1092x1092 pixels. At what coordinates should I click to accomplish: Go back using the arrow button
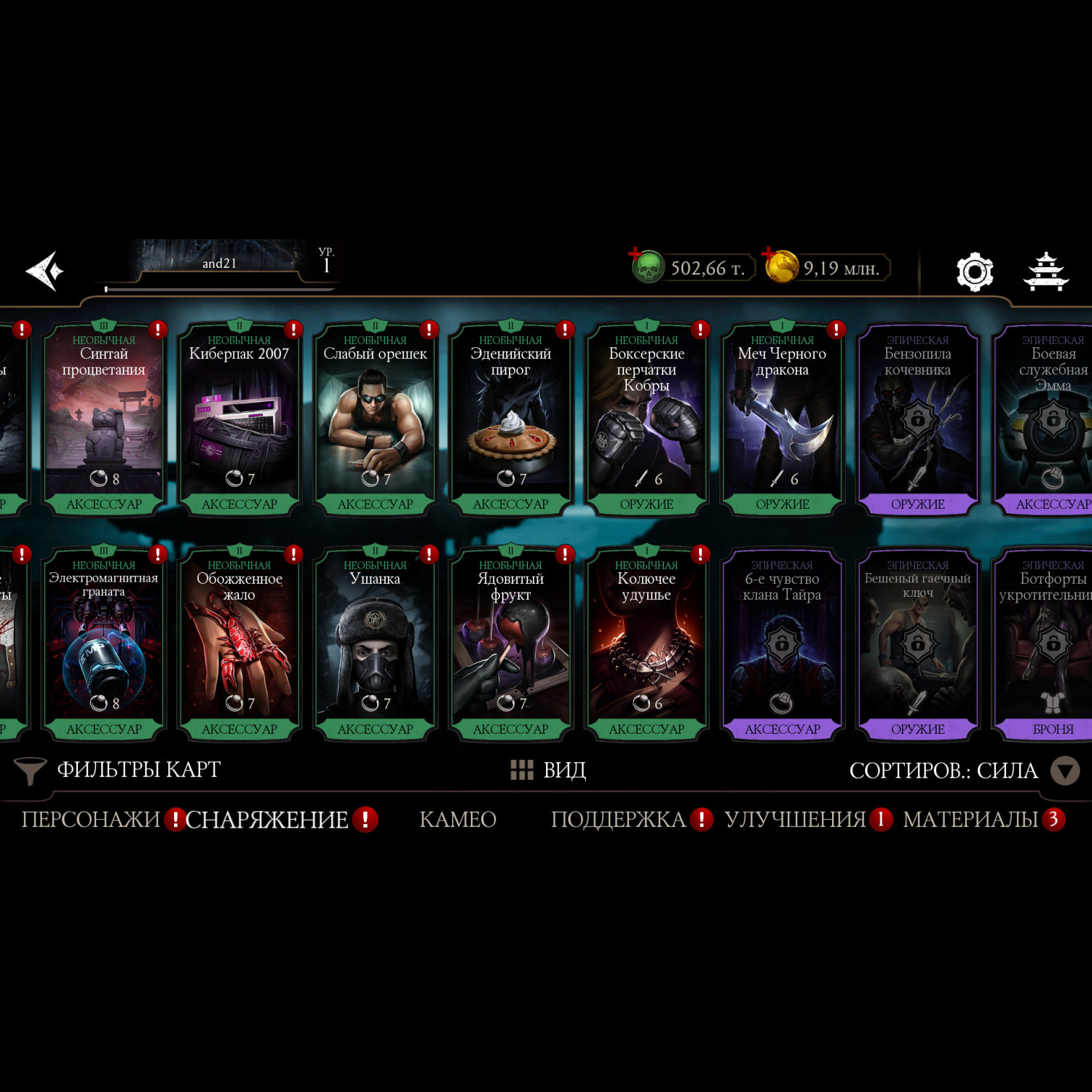coord(45,271)
